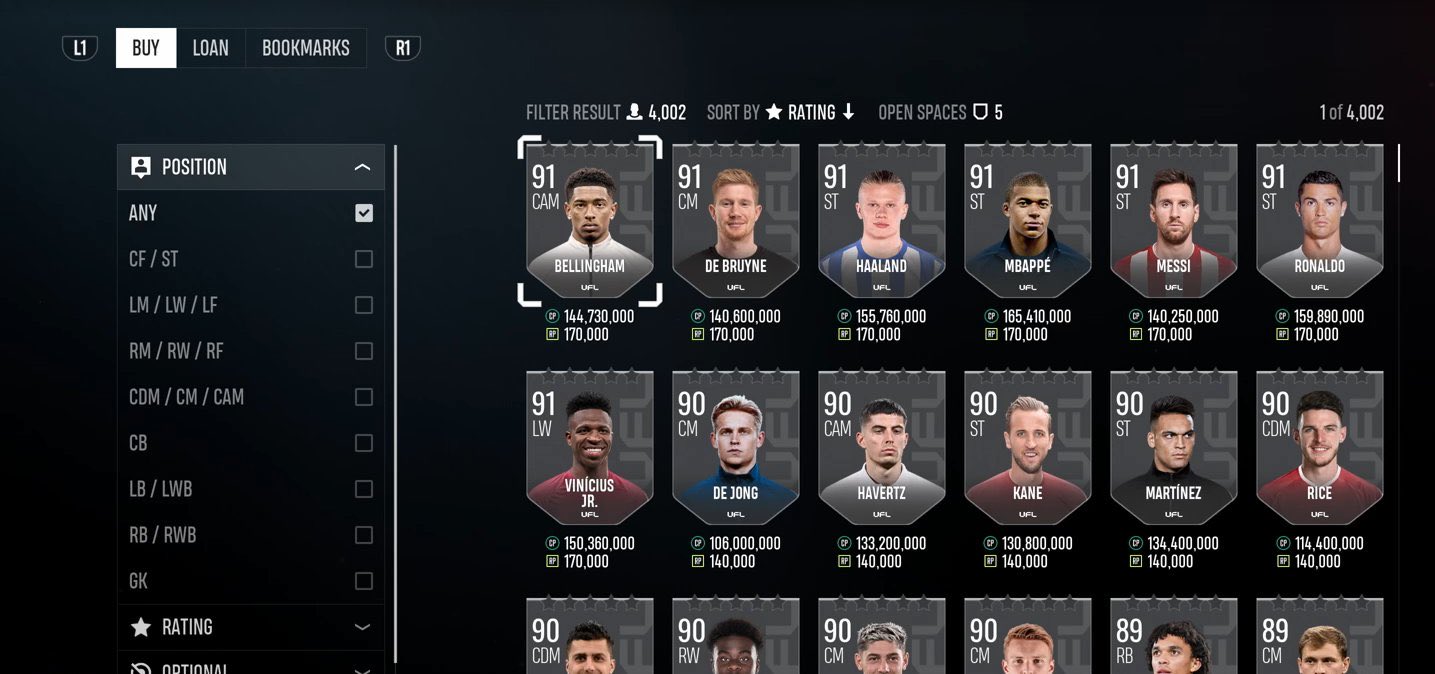Tick the CB position checkbox

pyautogui.click(x=364, y=443)
